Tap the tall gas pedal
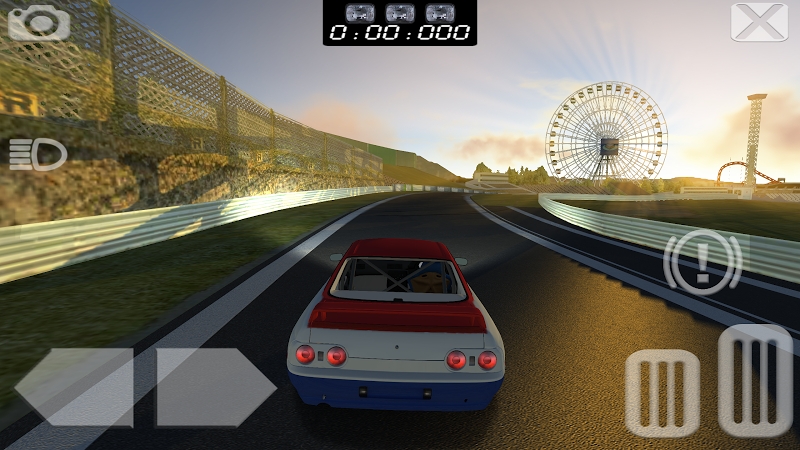The image size is (800, 450). pos(755,379)
